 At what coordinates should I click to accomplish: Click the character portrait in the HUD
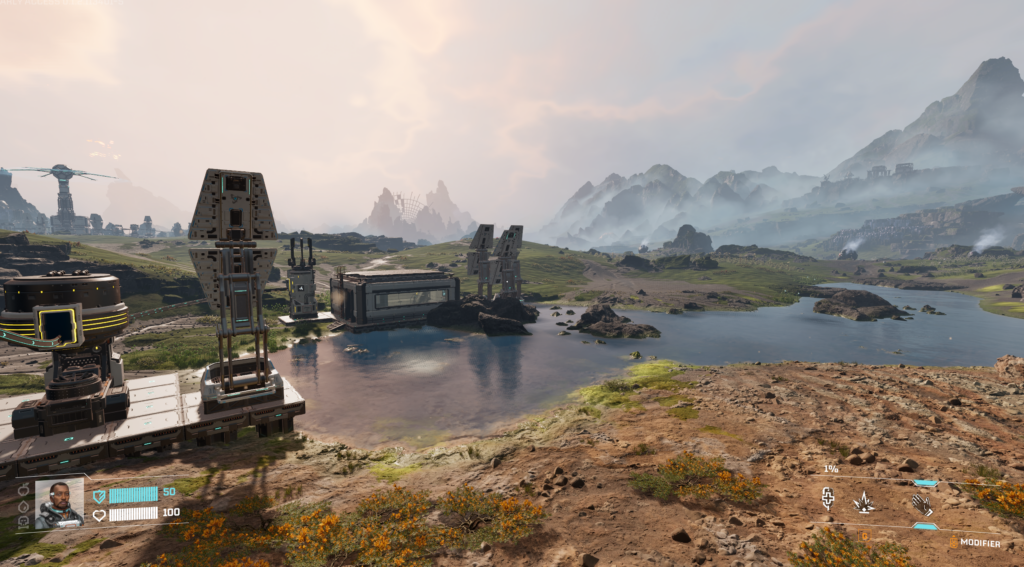pos(59,503)
